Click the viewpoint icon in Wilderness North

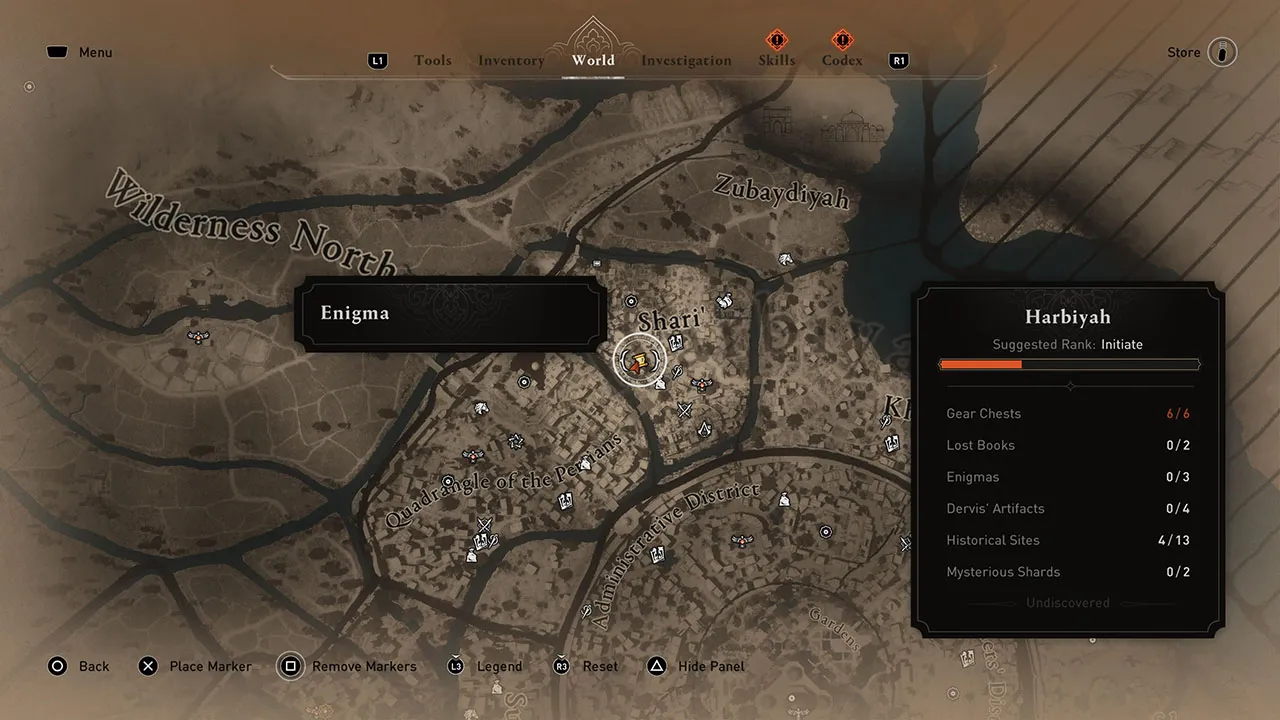[198, 337]
